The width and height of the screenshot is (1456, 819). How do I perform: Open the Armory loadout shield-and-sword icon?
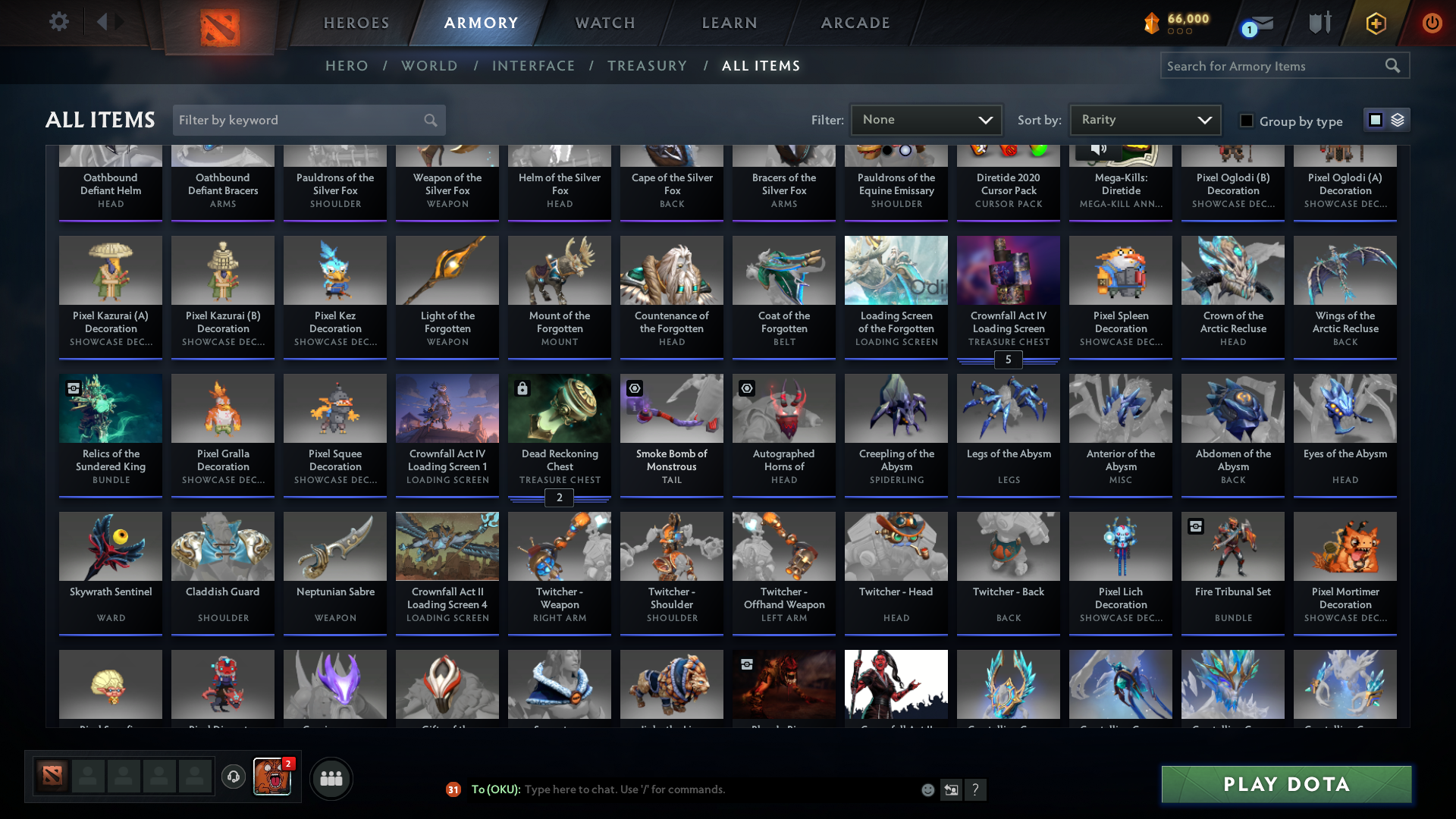point(1319,22)
